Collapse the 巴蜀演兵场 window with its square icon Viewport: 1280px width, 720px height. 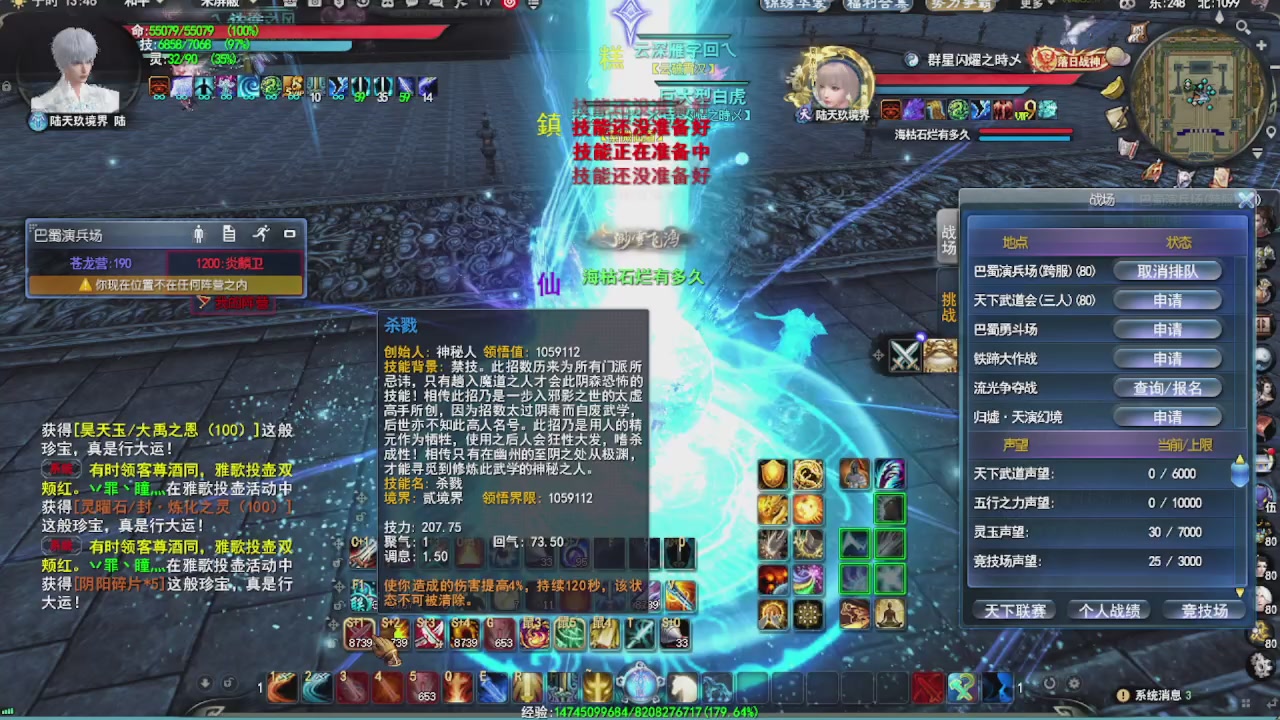289,234
